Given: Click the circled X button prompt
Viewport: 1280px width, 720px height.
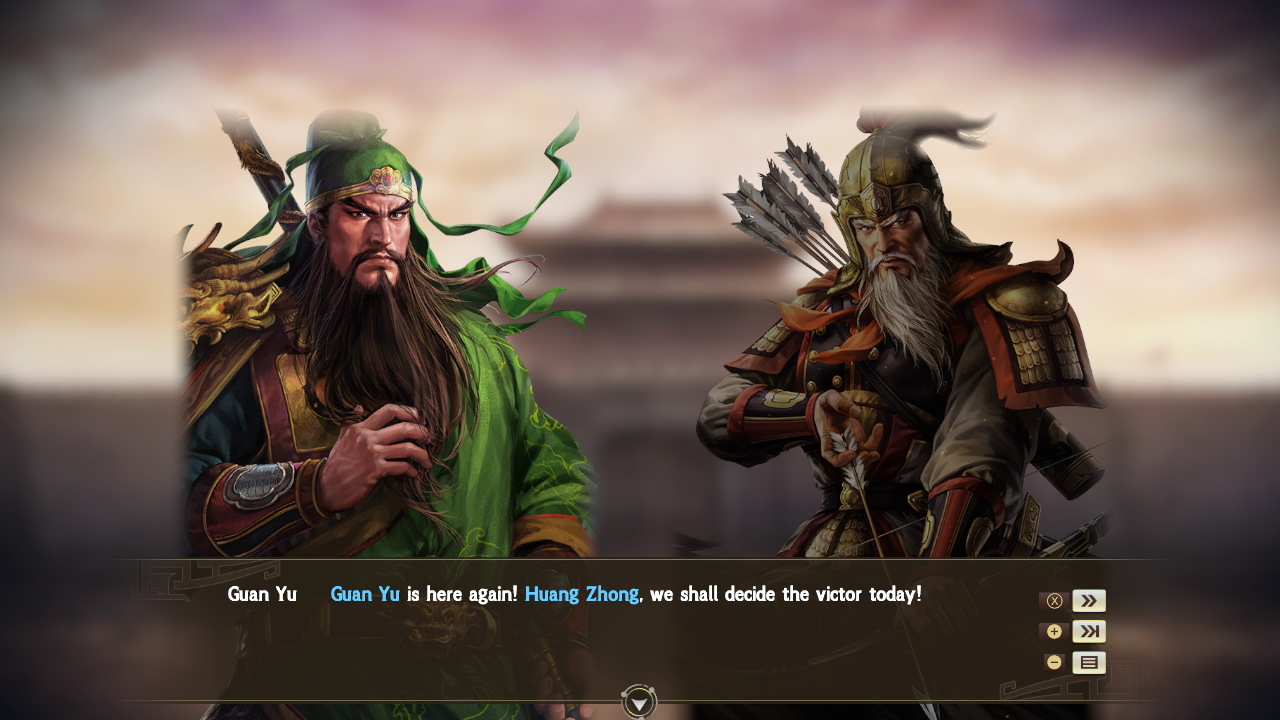Looking at the screenshot, I should pyautogui.click(x=1053, y=600).
